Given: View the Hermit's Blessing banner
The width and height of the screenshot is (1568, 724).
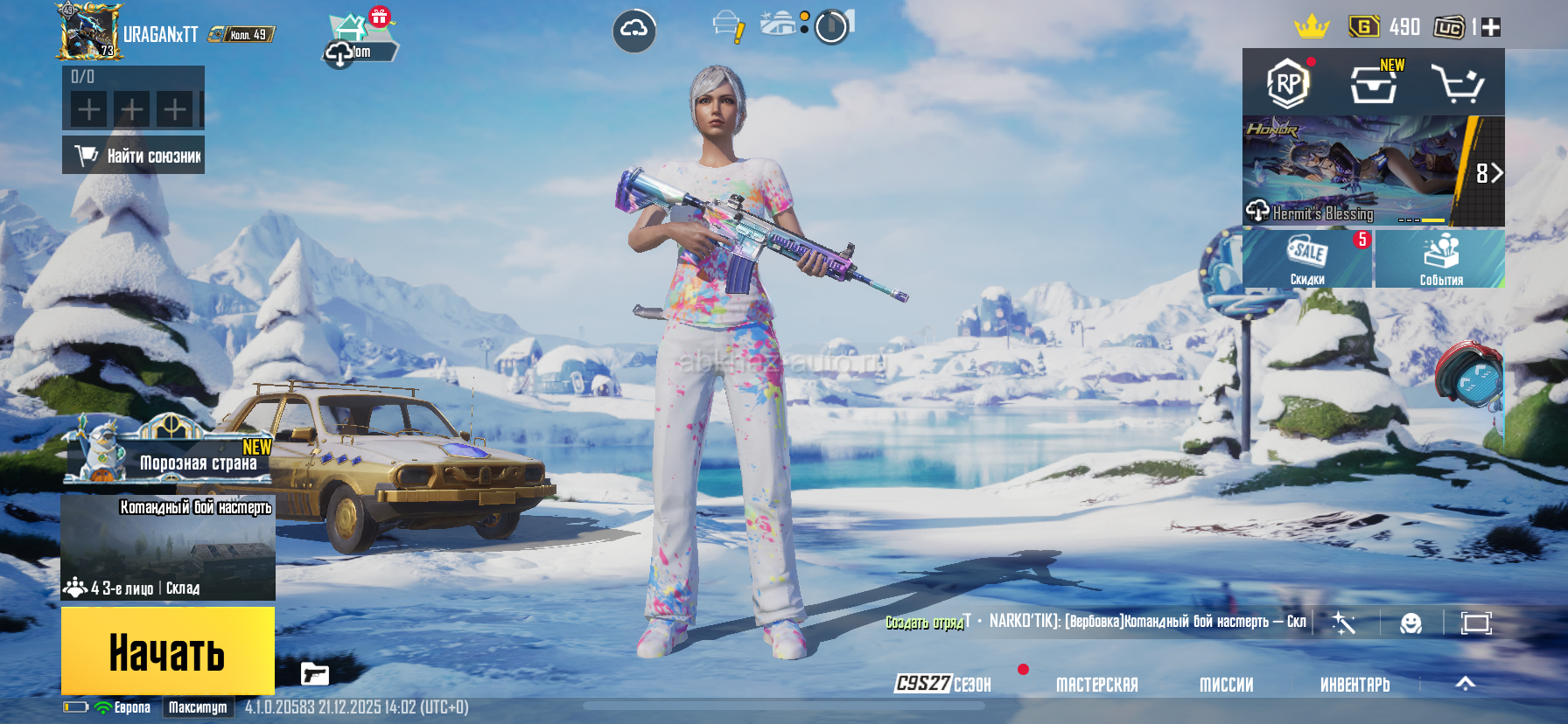Looking at the screenshot, I should [1352, 172].
